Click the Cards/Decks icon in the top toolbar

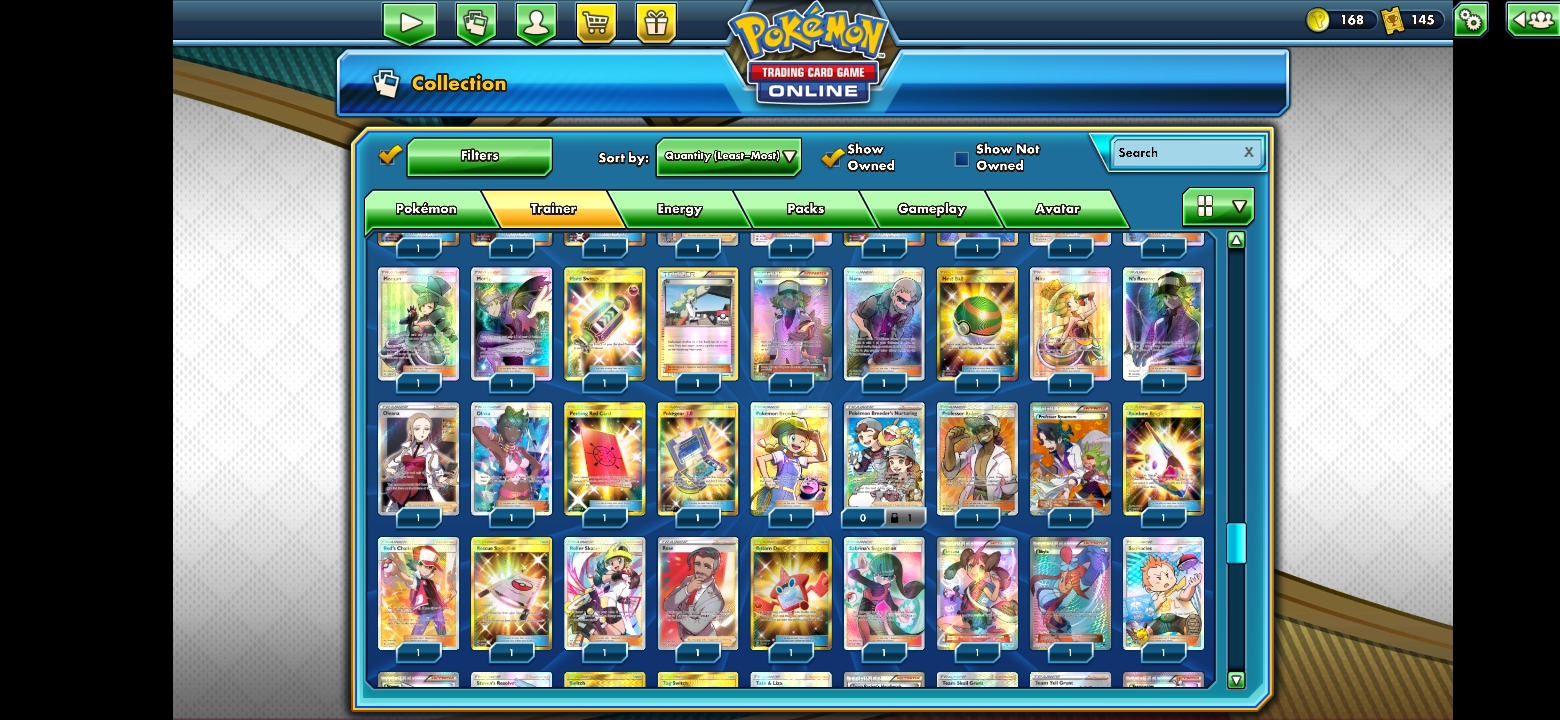(x=476, y=21)
